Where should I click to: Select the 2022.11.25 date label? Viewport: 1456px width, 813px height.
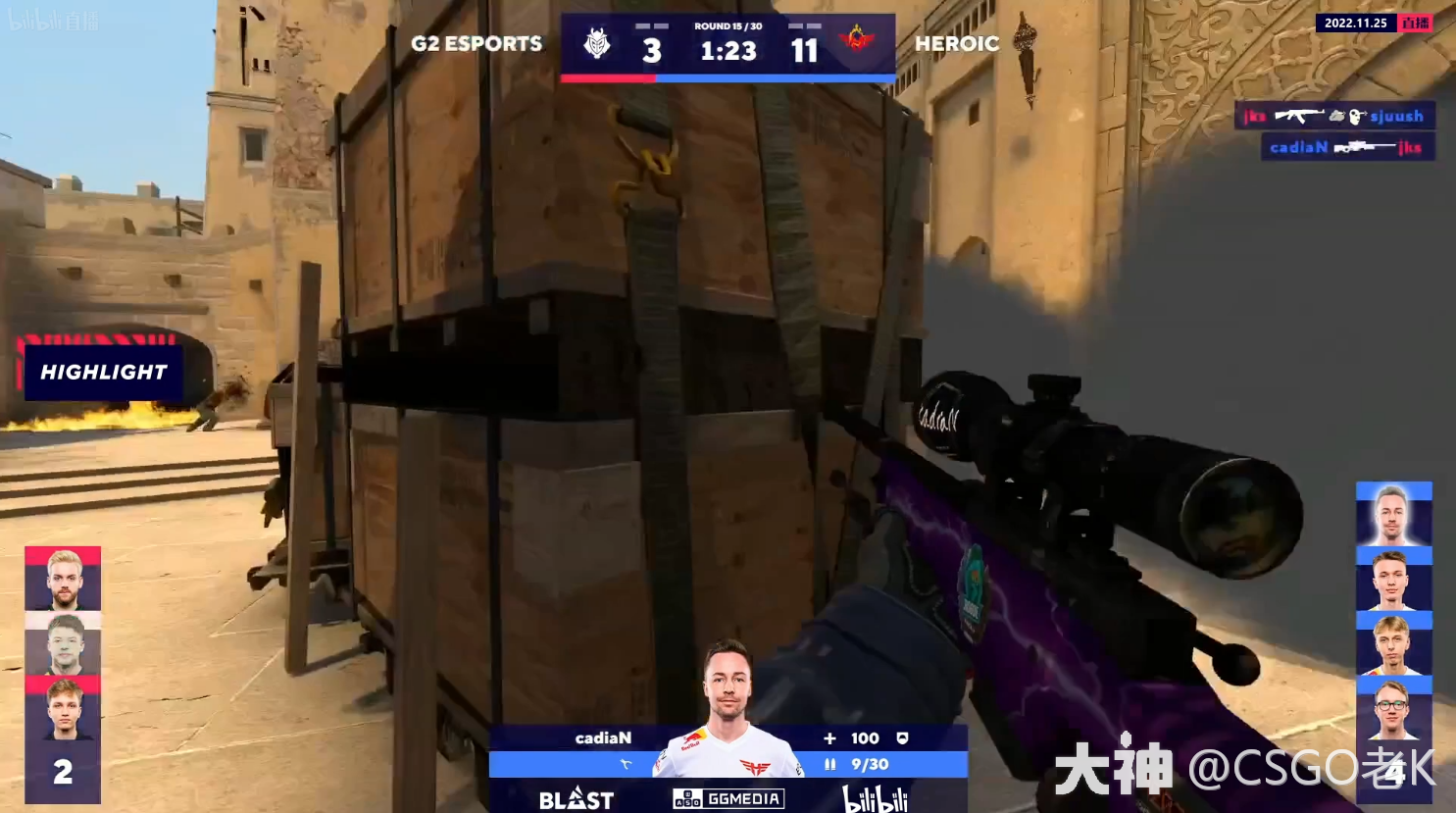[x=1357, y=22]
